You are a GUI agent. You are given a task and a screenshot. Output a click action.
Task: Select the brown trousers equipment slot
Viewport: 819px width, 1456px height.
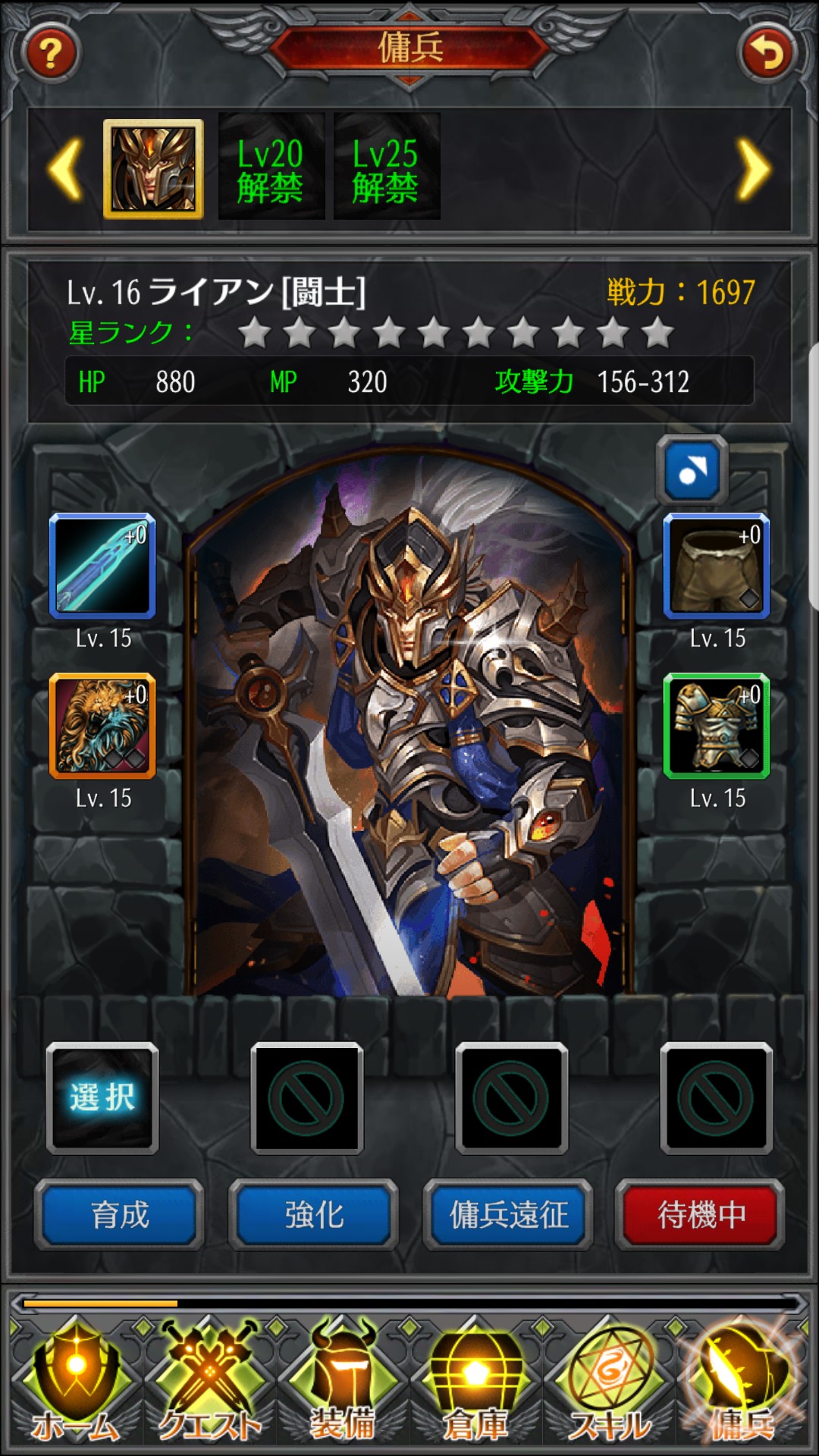tap(717, 566)
